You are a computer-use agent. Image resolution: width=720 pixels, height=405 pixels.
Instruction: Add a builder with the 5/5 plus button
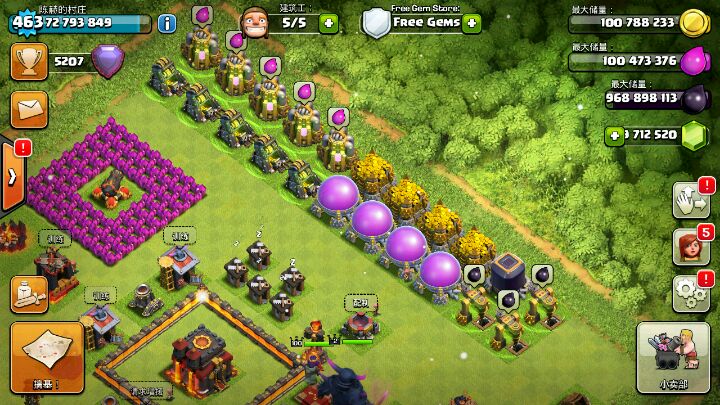coord(329,22)
